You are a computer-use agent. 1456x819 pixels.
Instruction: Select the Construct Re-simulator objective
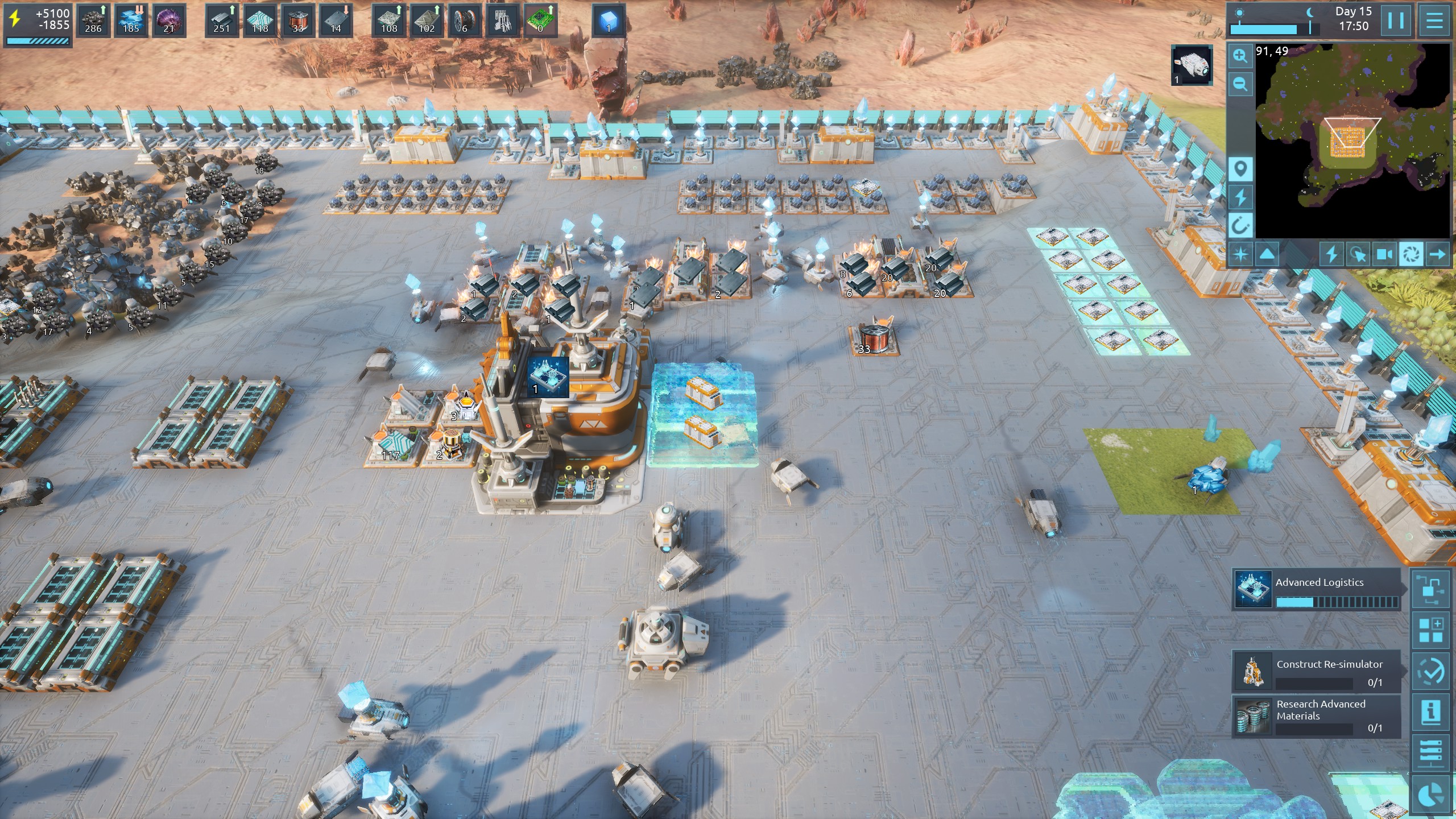1316,671
